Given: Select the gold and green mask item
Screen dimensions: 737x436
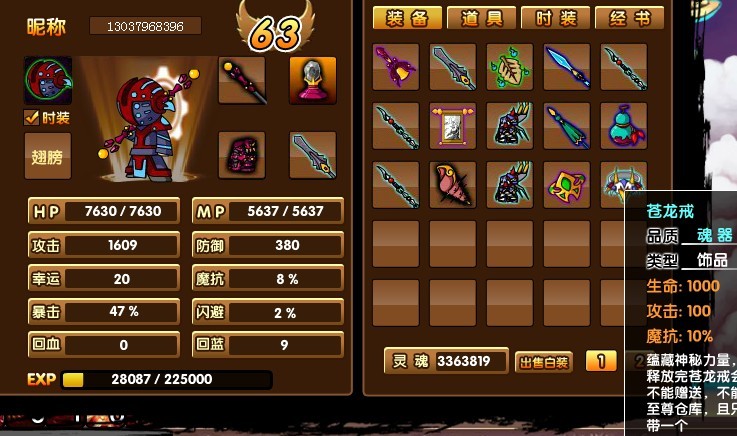Looking at the screenshot, I should 567,185.
